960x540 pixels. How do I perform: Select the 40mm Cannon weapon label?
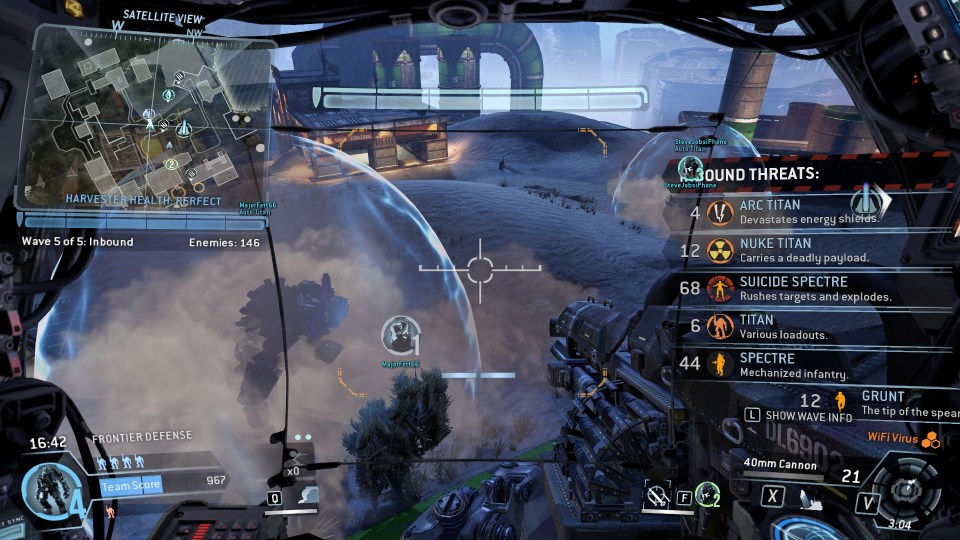click(x=780, y=465)
